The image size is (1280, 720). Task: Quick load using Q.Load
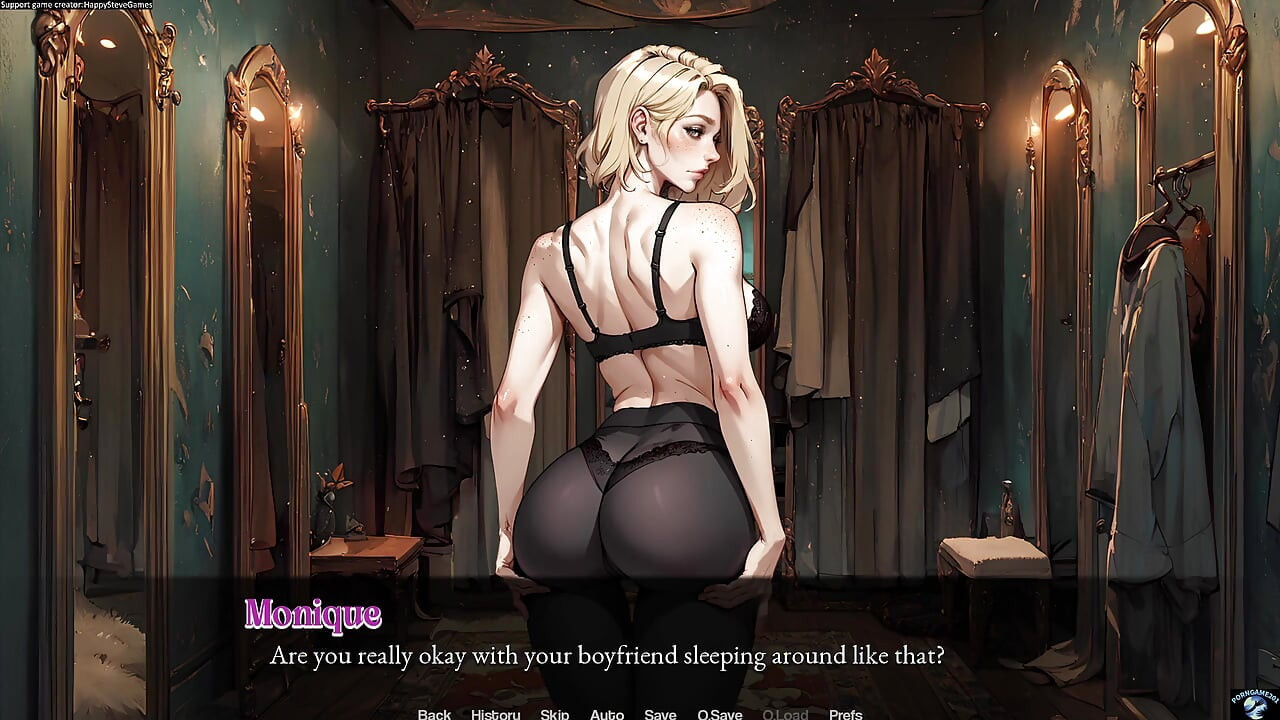tap(785, 714)
